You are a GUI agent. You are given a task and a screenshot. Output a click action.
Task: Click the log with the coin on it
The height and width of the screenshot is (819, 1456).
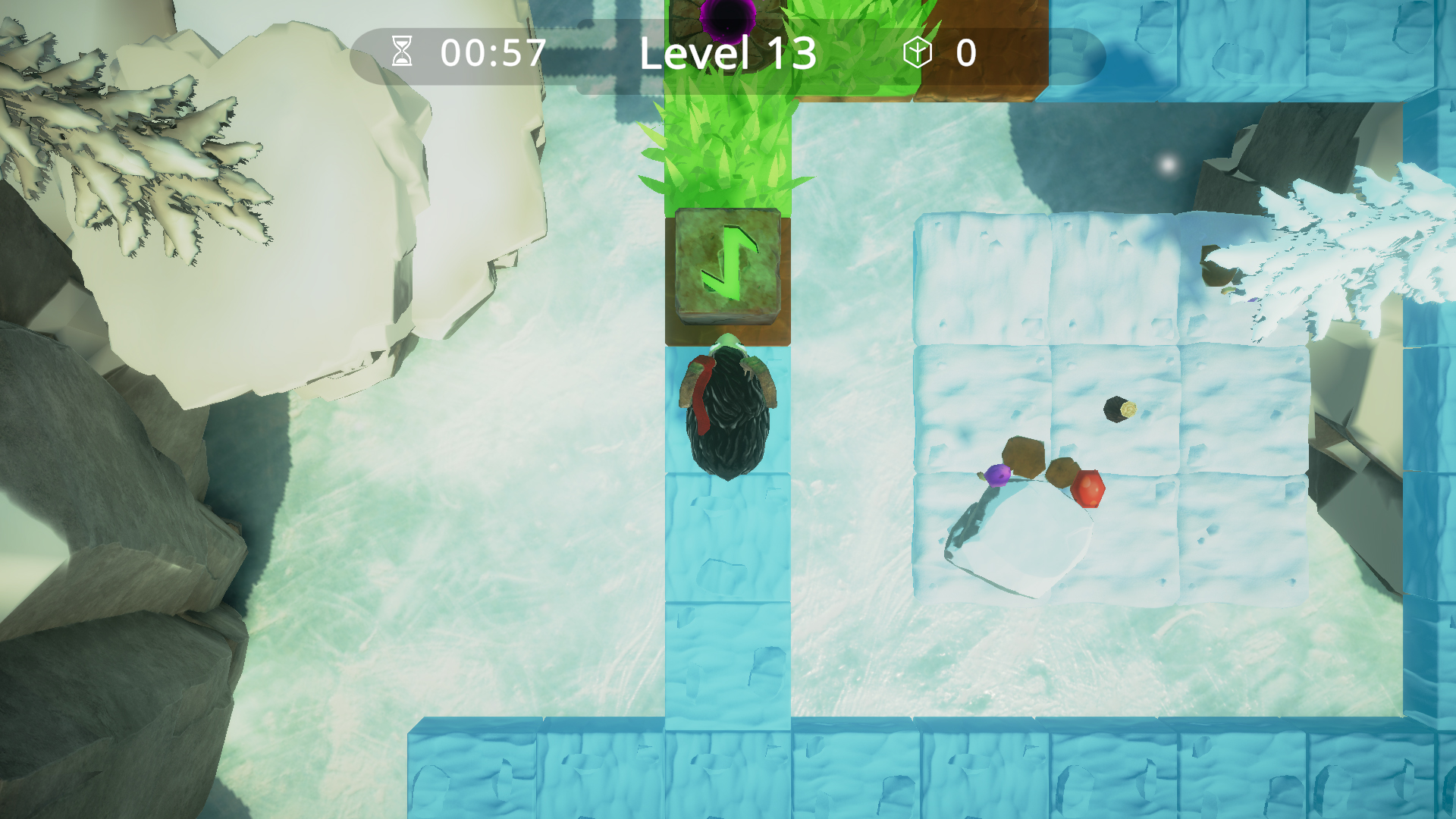pos(1118,411)
